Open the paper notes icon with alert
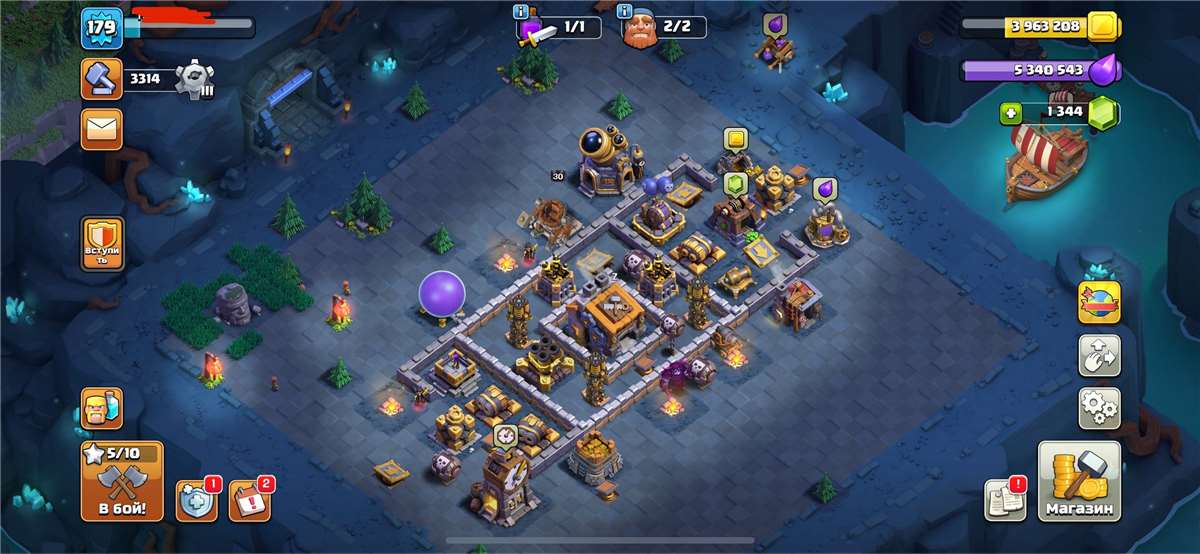Screen dimensions: 1200x554 click(1003, 500)
